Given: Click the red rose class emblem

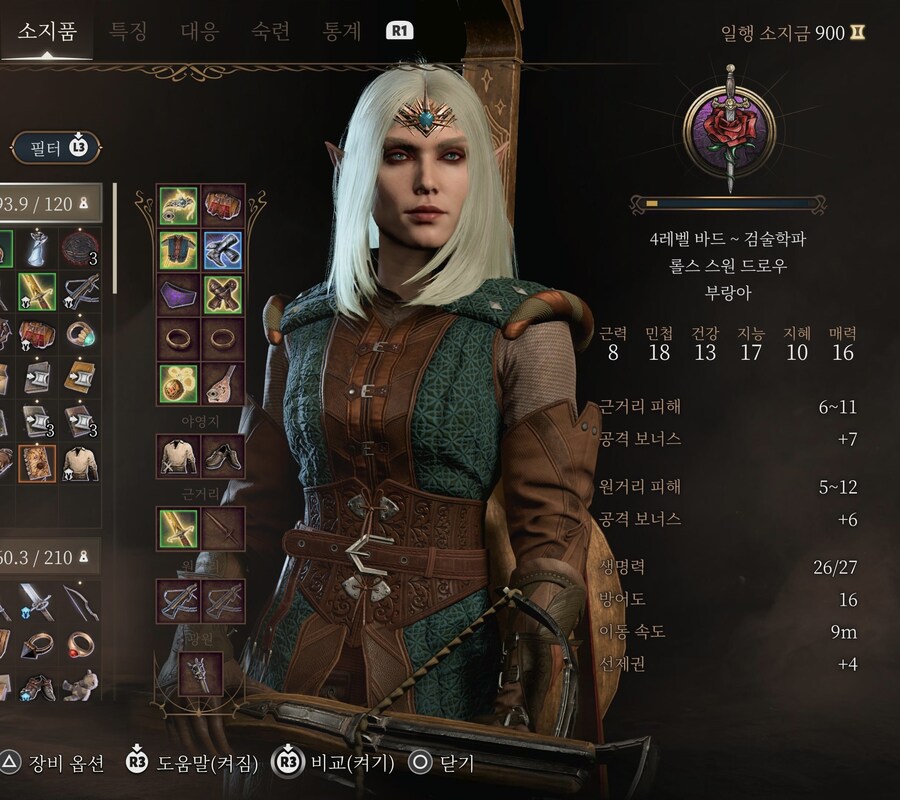Looking at the screenshot, I should pos(730,130).
